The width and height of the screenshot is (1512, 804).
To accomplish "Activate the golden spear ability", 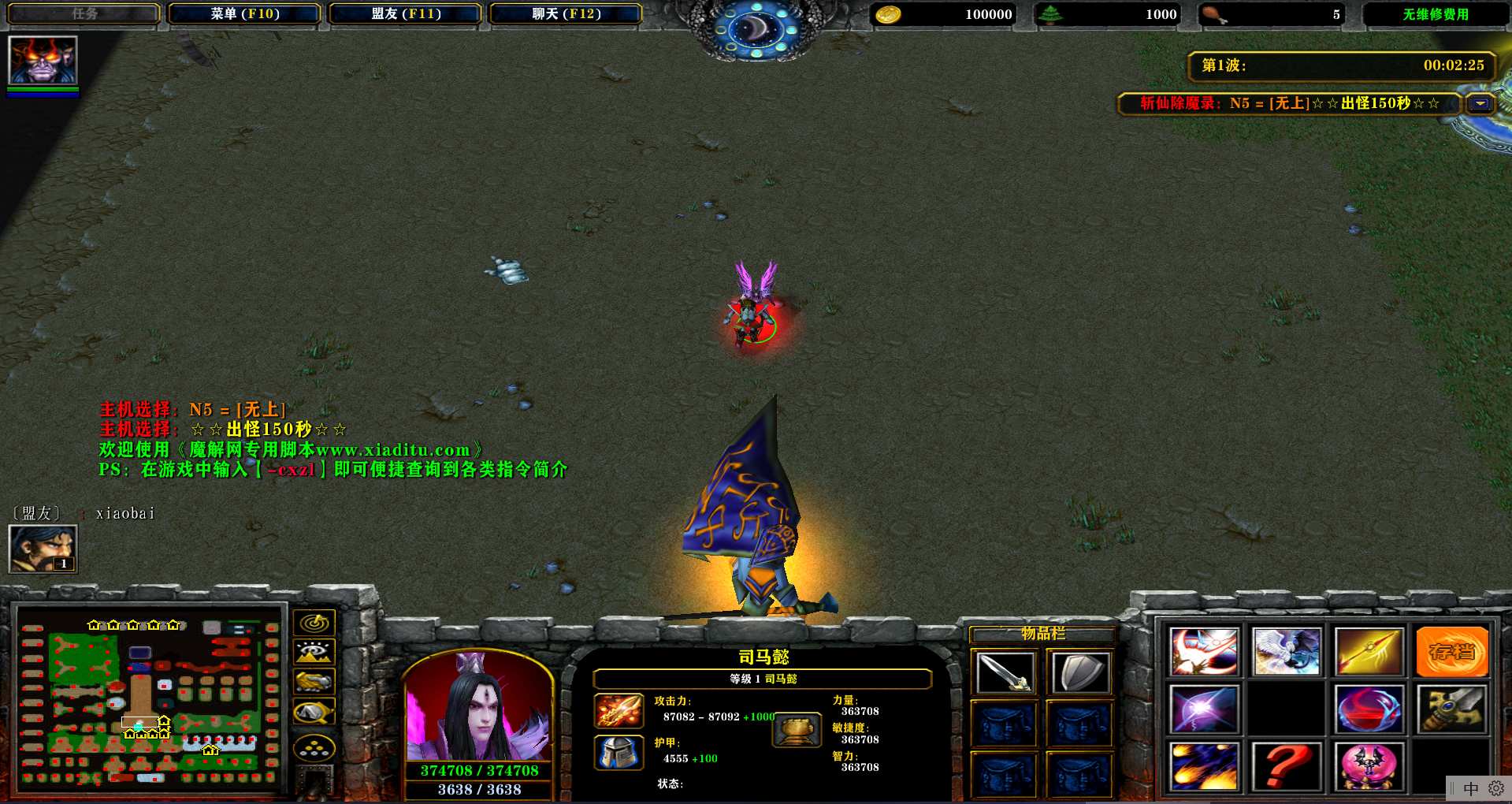I will point(1370,652).
